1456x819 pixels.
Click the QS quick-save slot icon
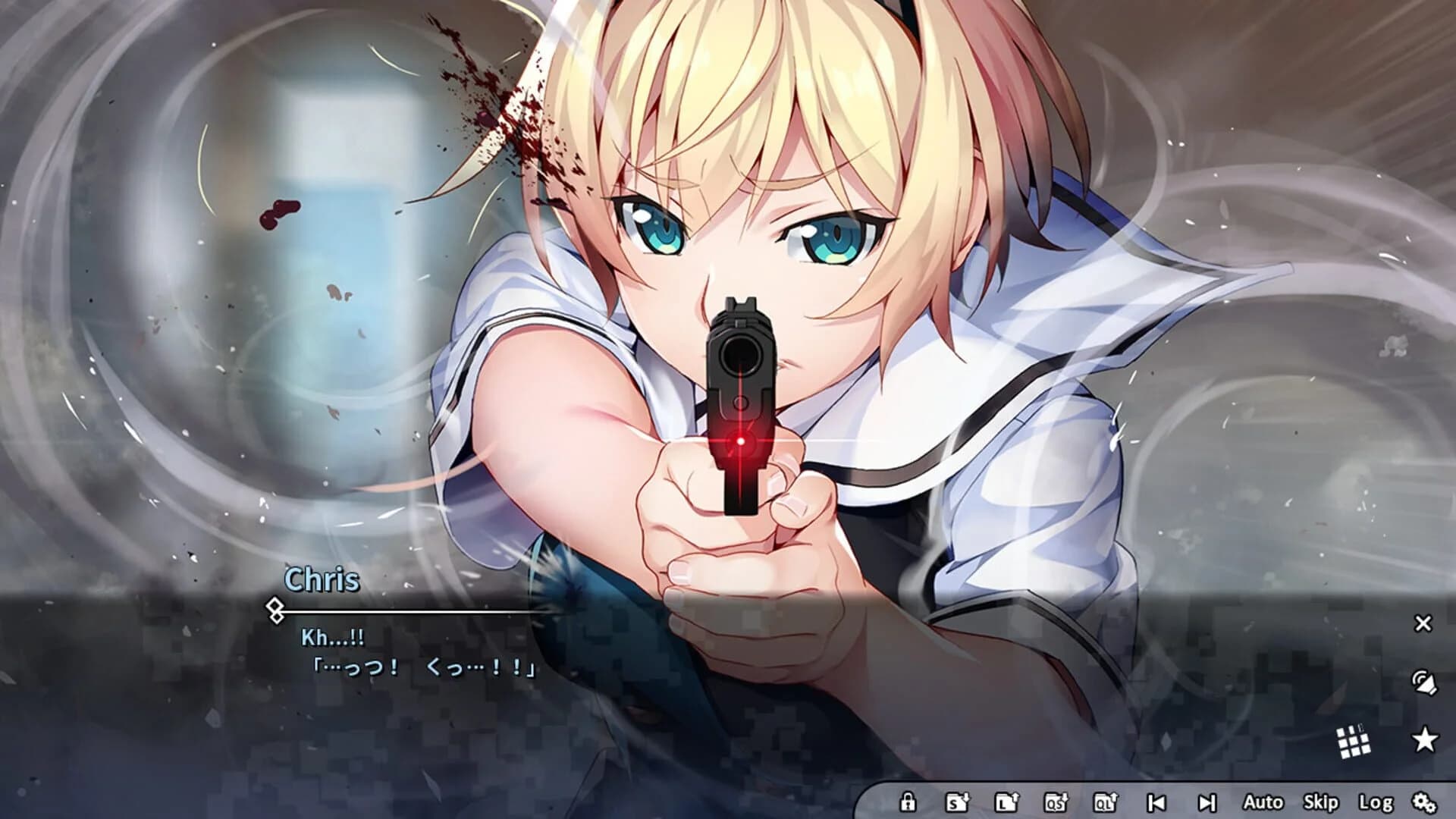(x=1055, y=801)
